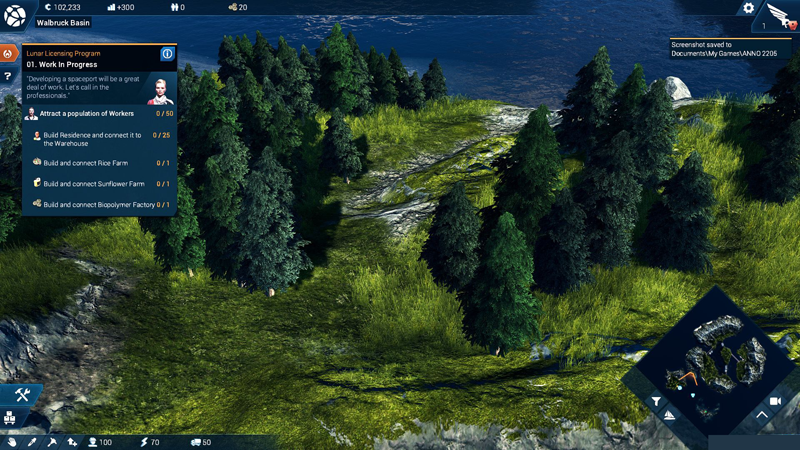Click the quest info button
Screen dimensions: 800x450
click(x=167, y=54)
